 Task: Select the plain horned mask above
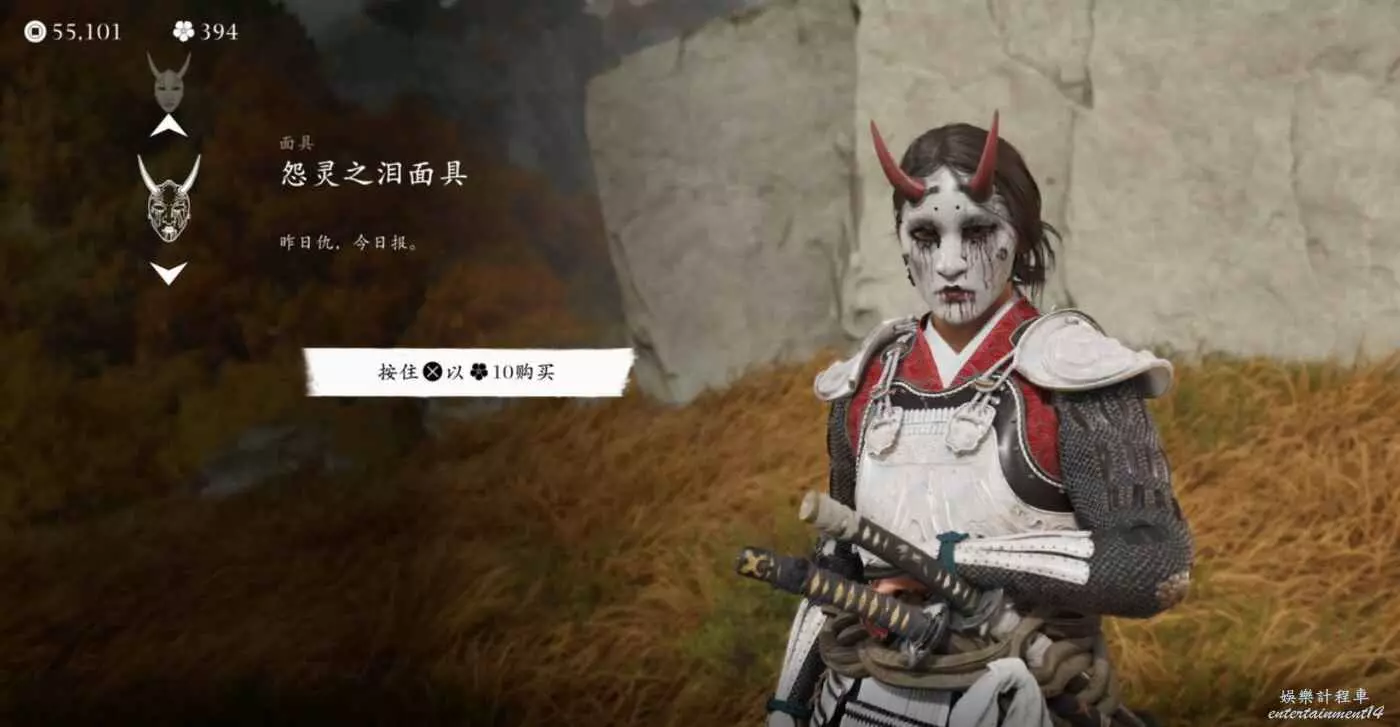click(168, 82)
